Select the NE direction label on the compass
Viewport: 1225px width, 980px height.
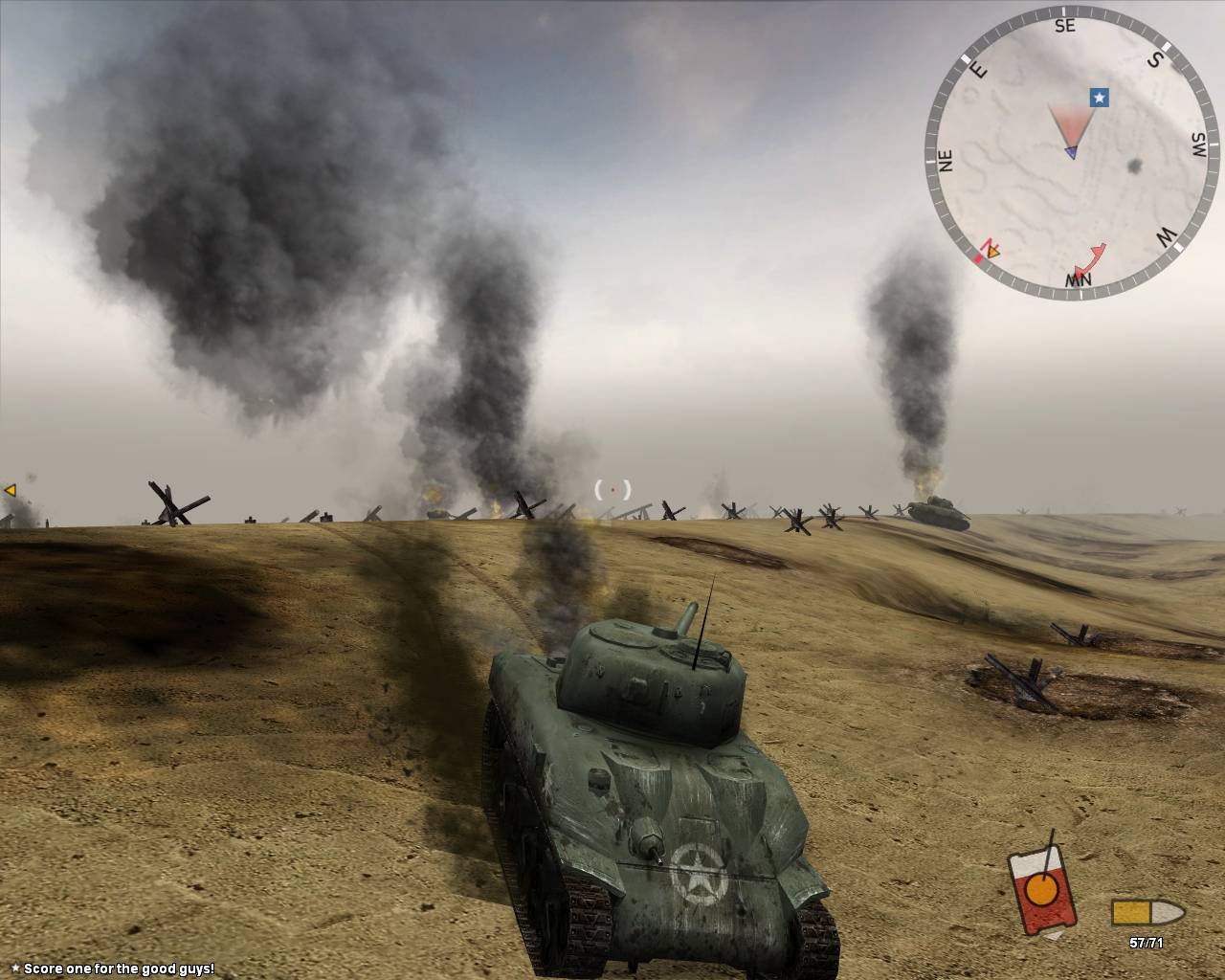pos(946,160)
